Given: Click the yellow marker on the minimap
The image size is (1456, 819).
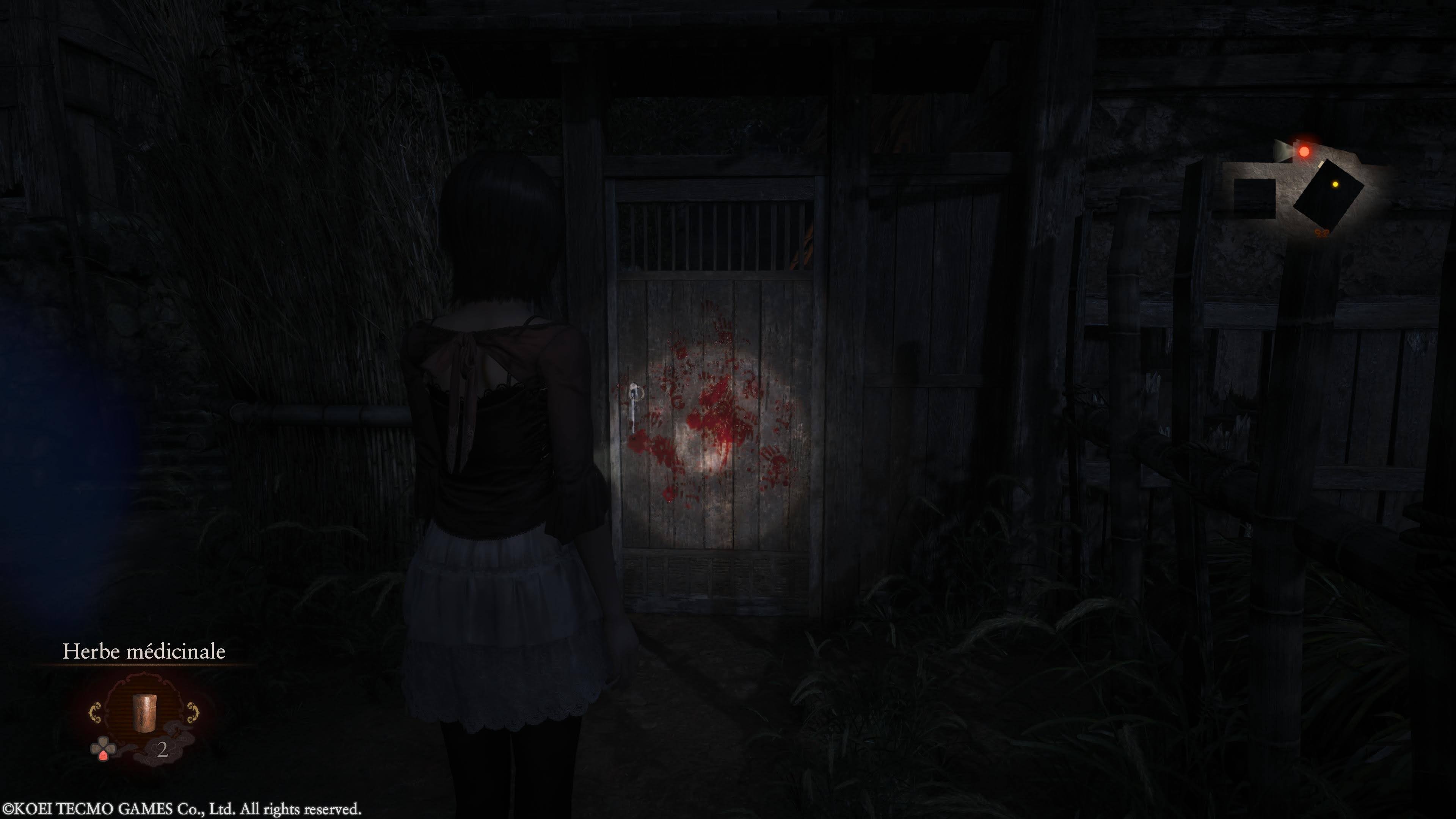Looking at the screenshot, I should click(x=1335, y=184).
